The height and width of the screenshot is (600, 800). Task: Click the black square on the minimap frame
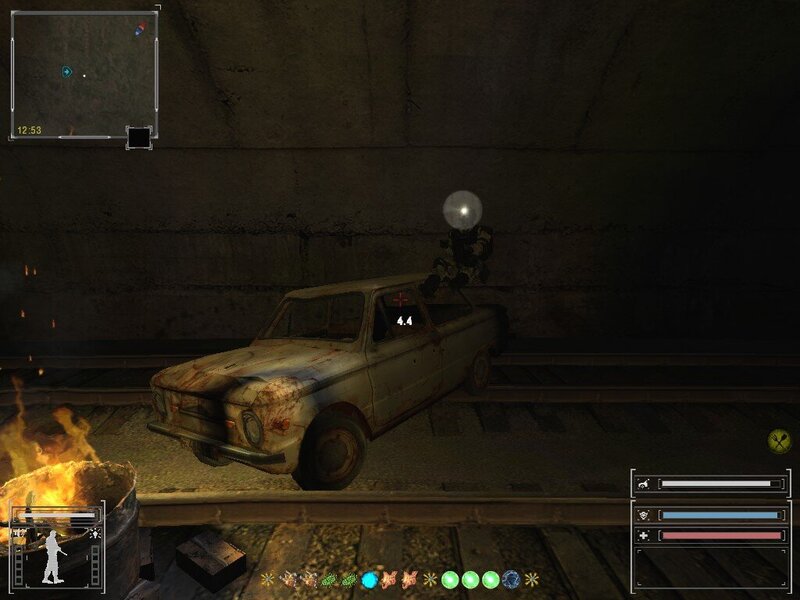(139, 137)
